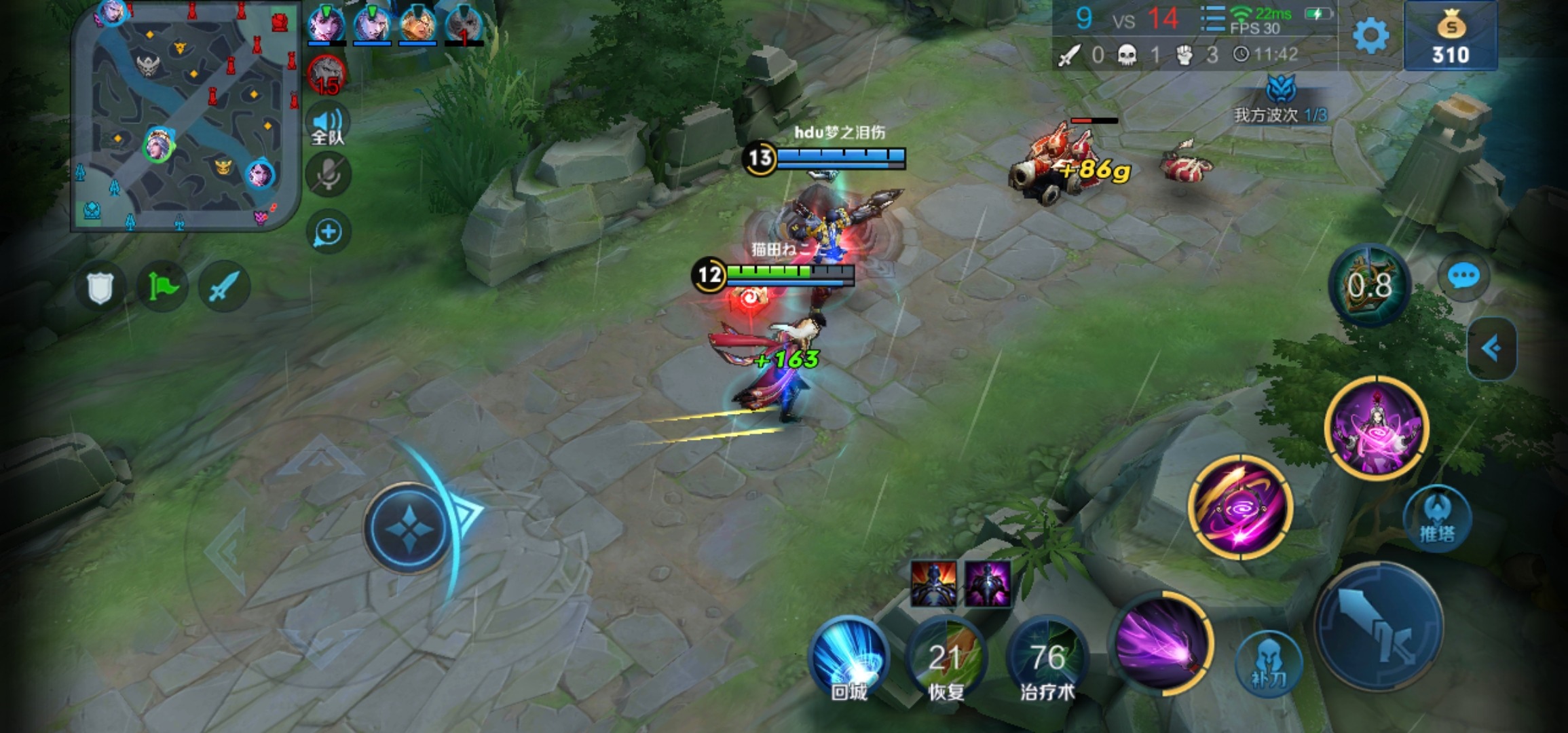Activate the ultimate skill with sorceress portrait
This screenshot has height=733, width=1568.
tap(1377, 428)
